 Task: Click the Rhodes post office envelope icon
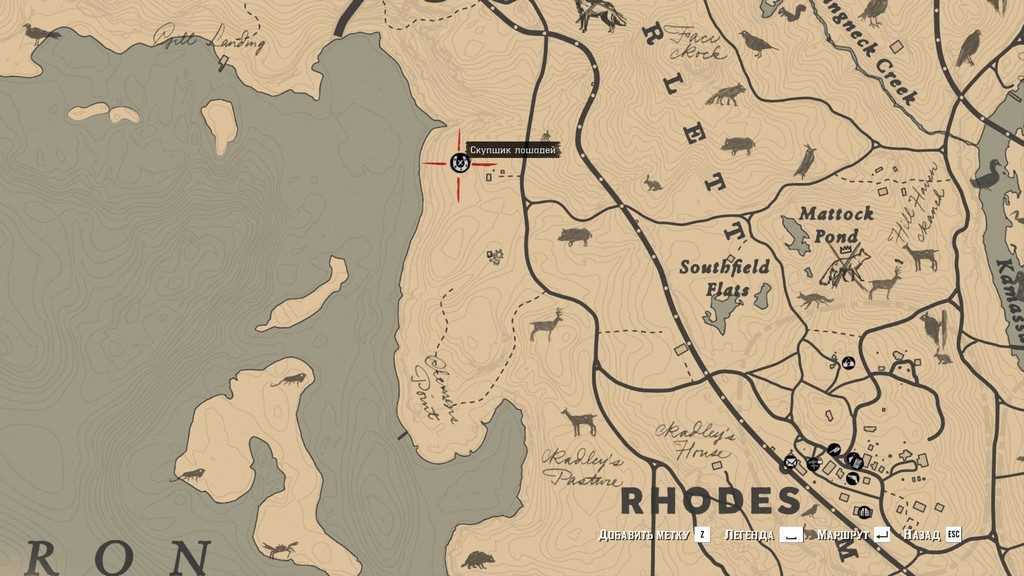pyautogui.click(x=790, y=462)
